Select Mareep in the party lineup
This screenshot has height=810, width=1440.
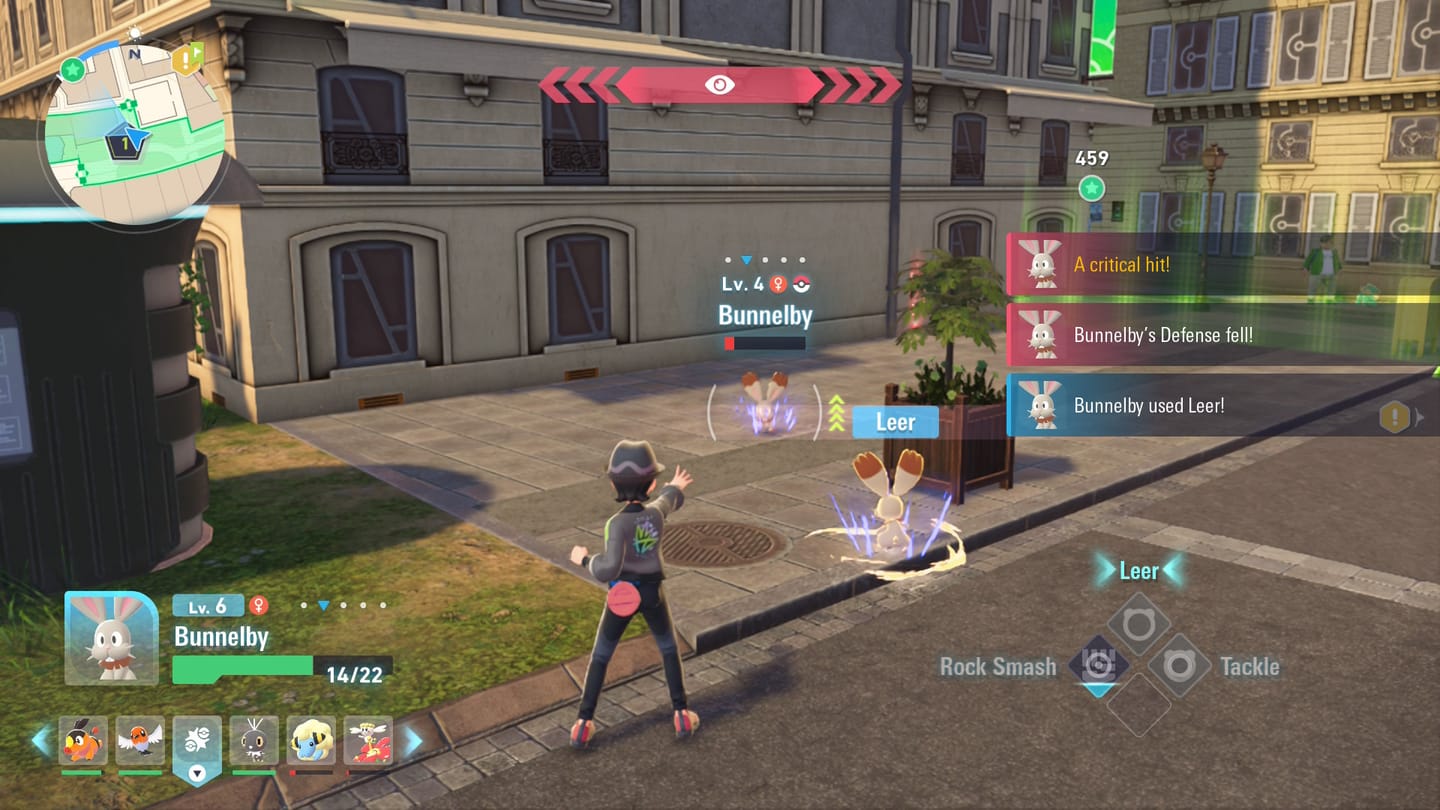[310, 740]
